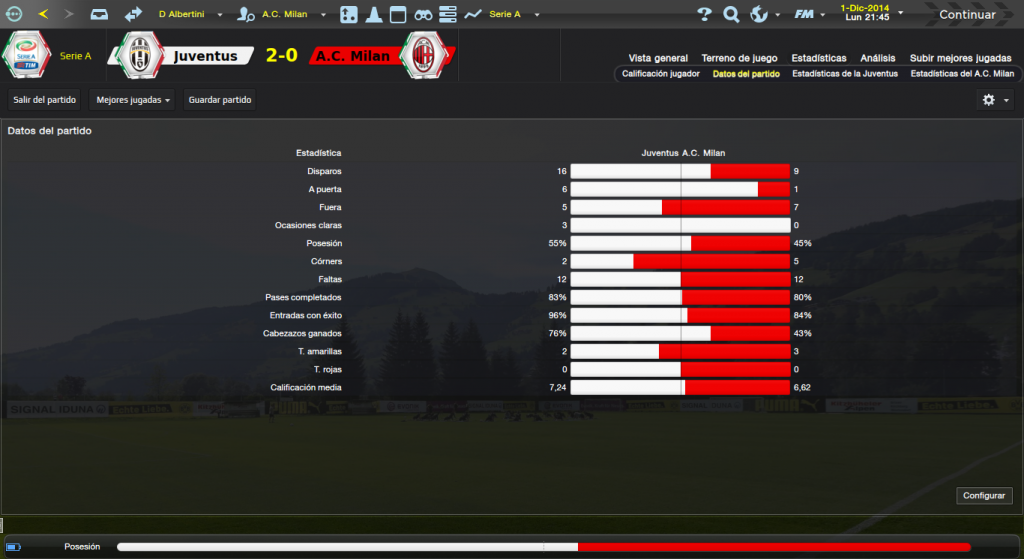Open the search magnifier tool
Viewport: 1024px width, 559px height.
click(x=731, y=15)
